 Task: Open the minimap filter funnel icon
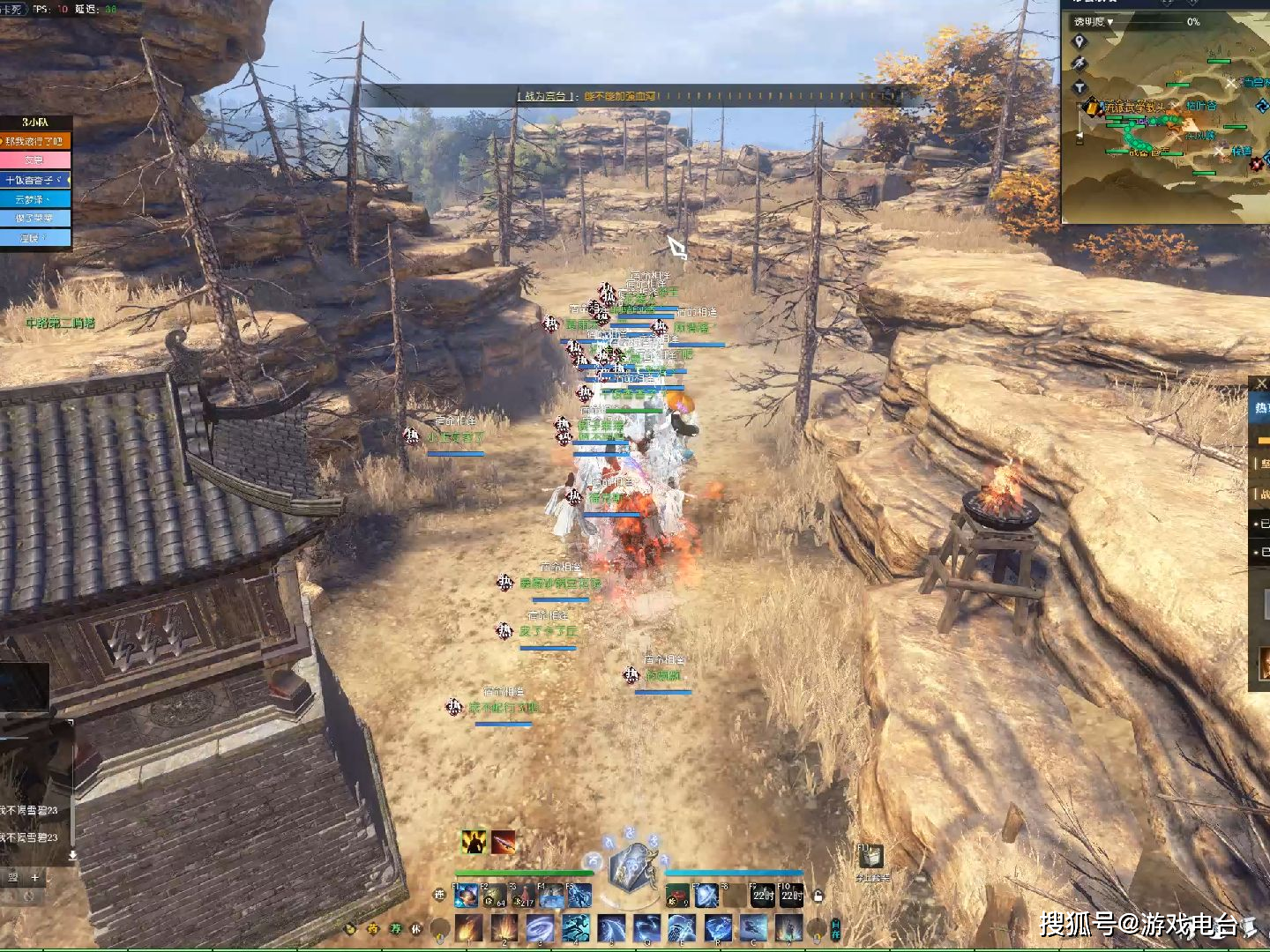click(1079, 86)
